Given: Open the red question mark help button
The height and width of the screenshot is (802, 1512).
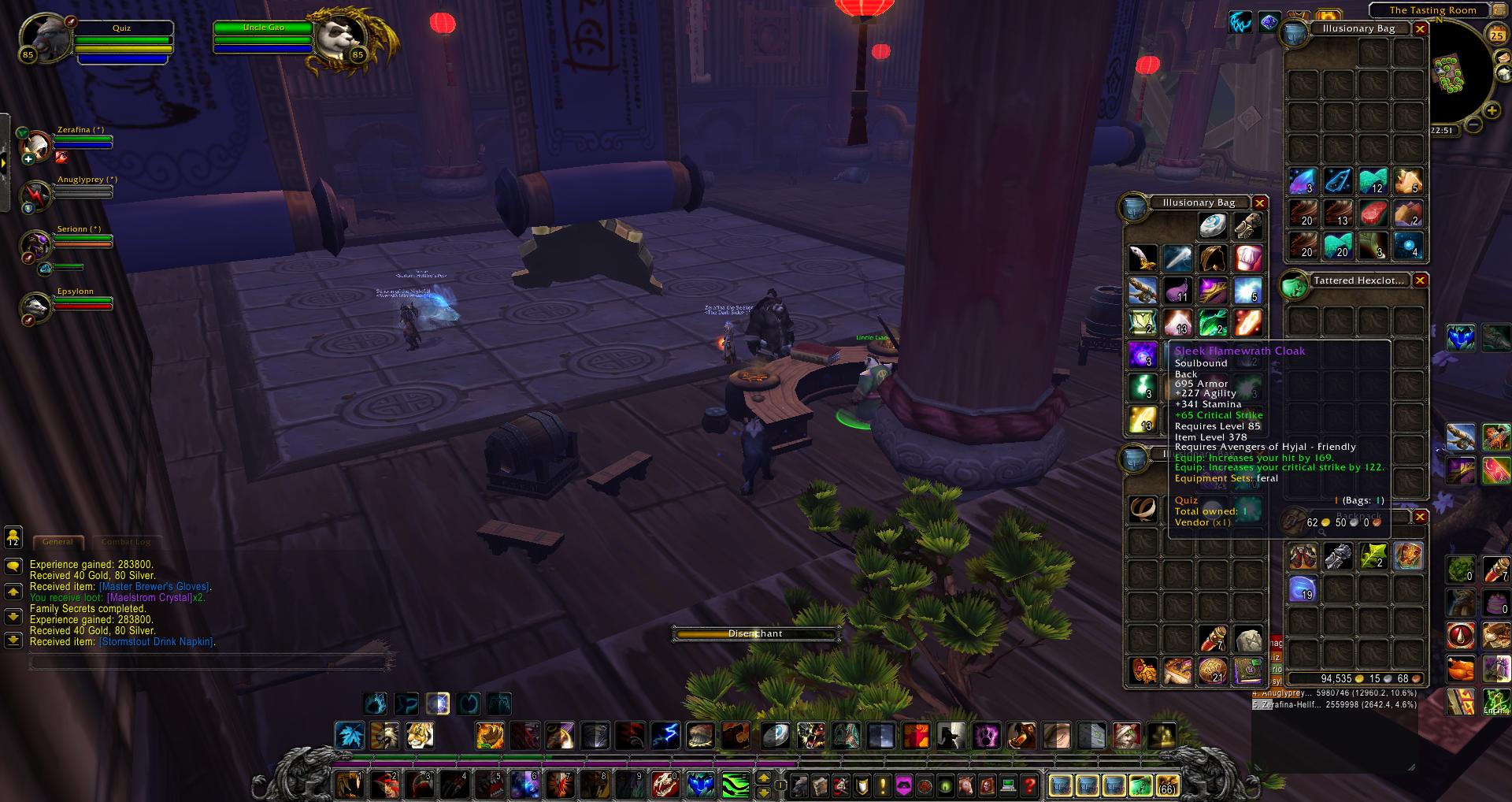Looking at the screenshot, I should (x=1029, y=785).
